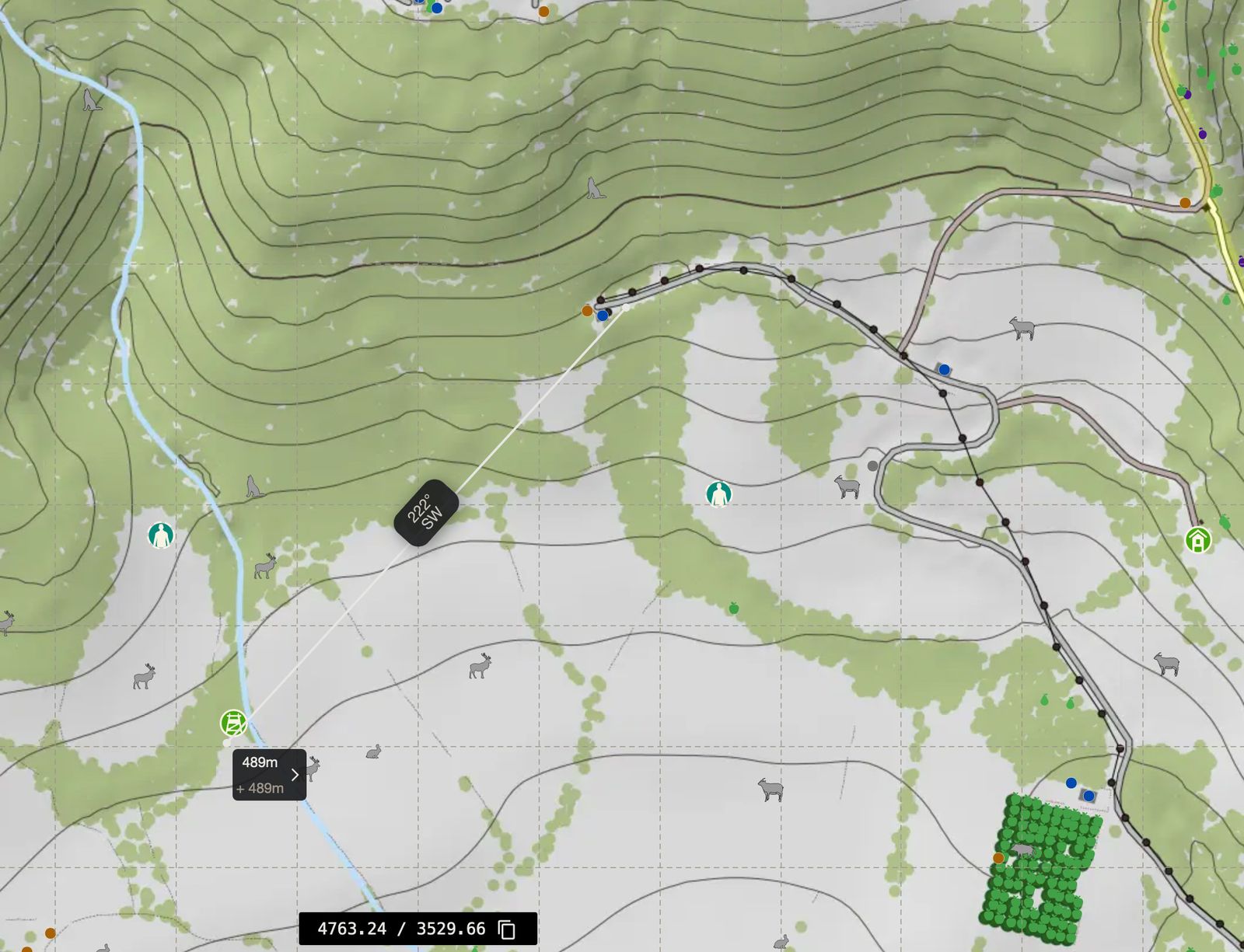Expand the 489m distance details chevron

pyautogui.click(x=294, y=774)
